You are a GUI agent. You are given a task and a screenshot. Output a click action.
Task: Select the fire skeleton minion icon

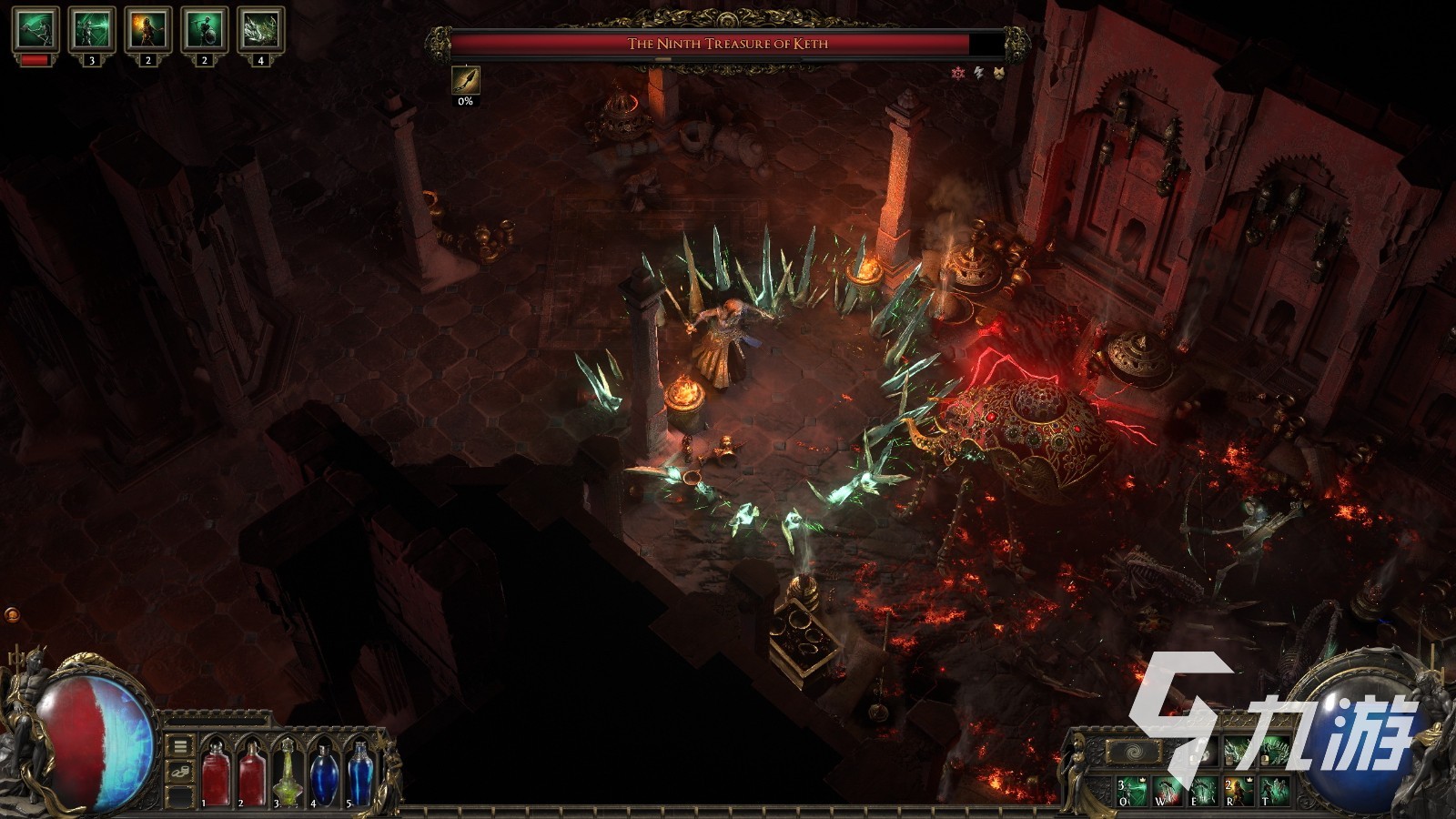[x=148, y=30]
